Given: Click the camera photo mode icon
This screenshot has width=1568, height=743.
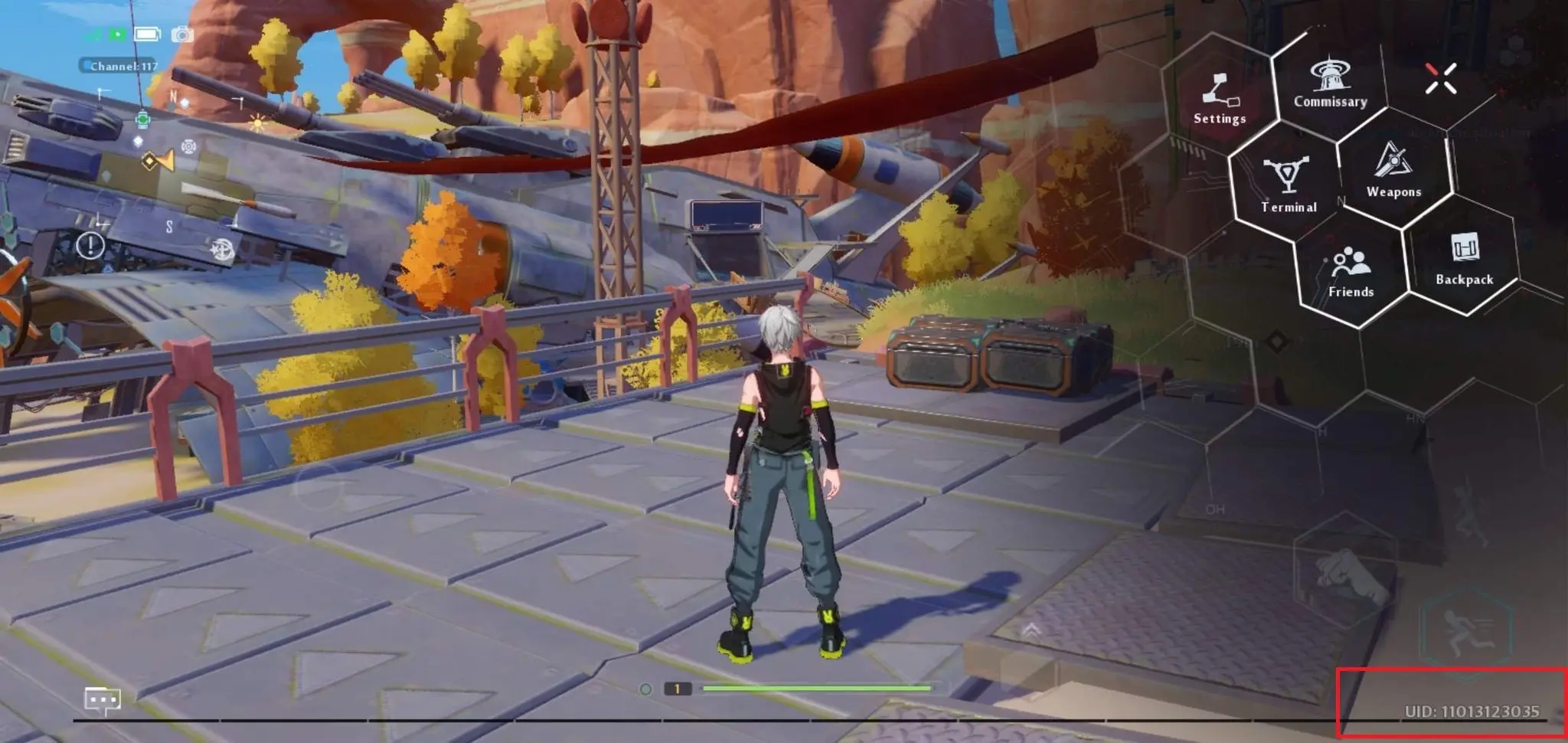Looking at the screenshot, I should (182, 34).
